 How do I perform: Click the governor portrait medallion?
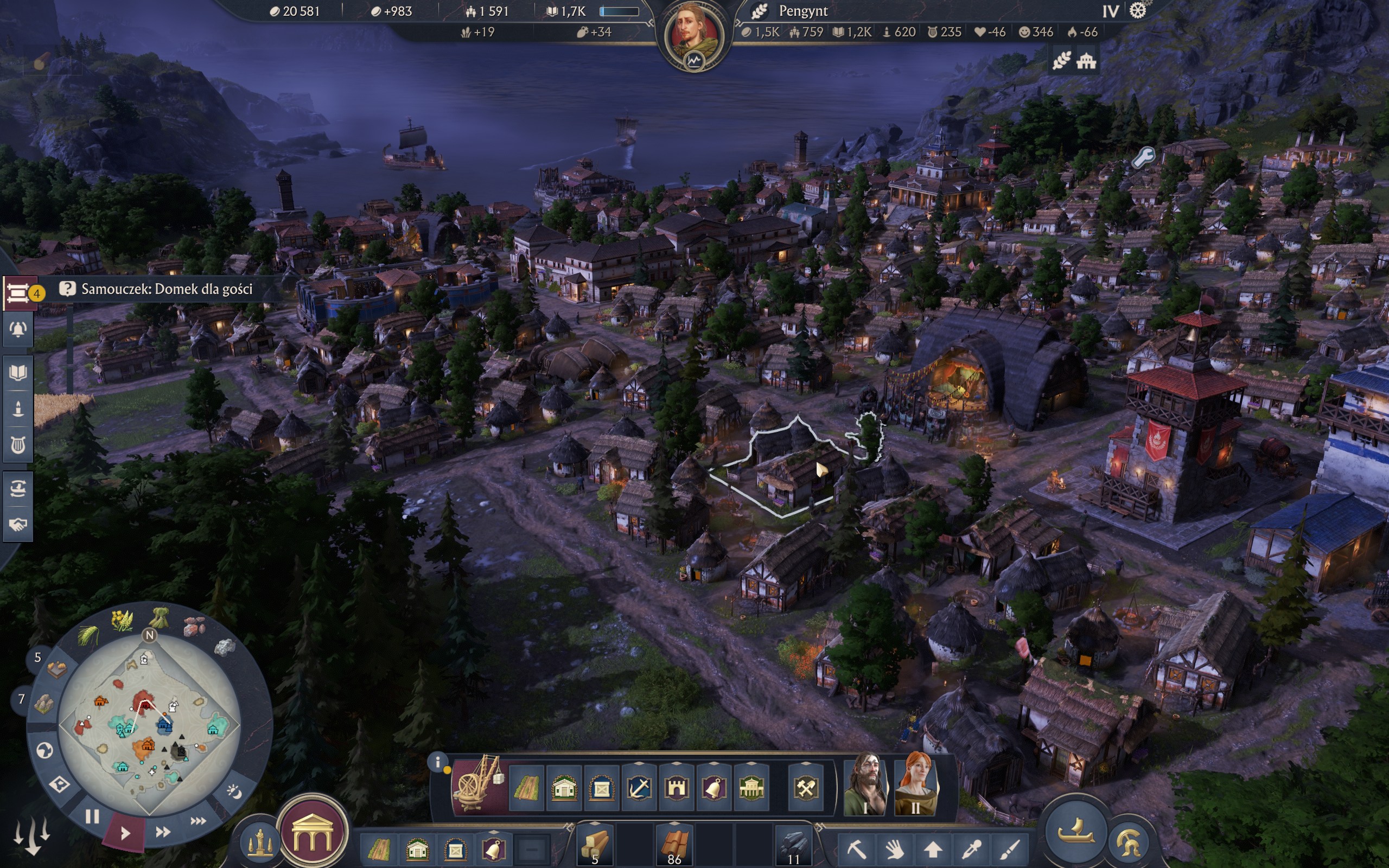pos(694,34)
